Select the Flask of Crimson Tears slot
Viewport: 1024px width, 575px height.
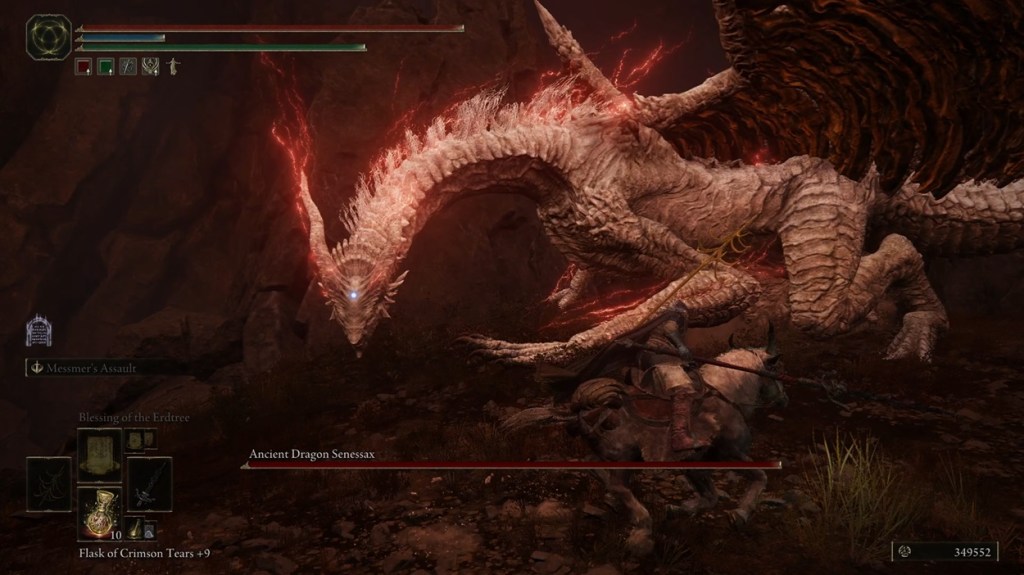coord(100,513)
